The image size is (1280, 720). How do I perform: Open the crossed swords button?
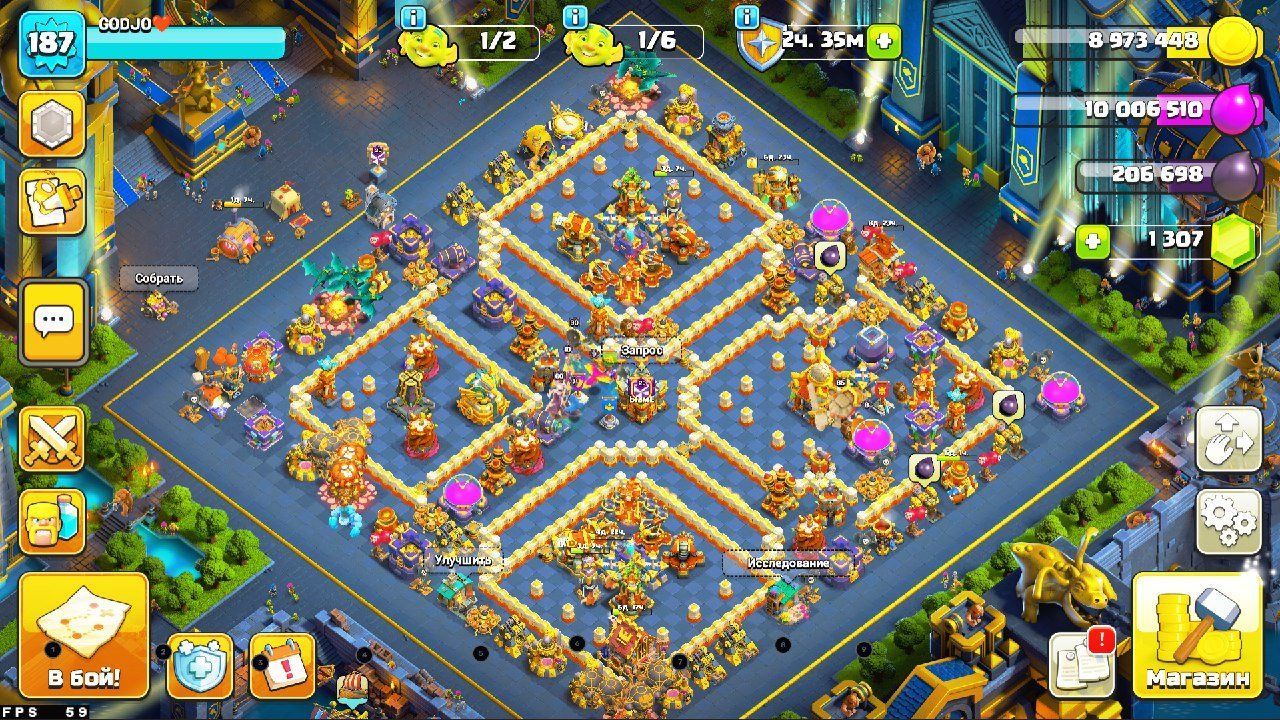coord(52,438)
